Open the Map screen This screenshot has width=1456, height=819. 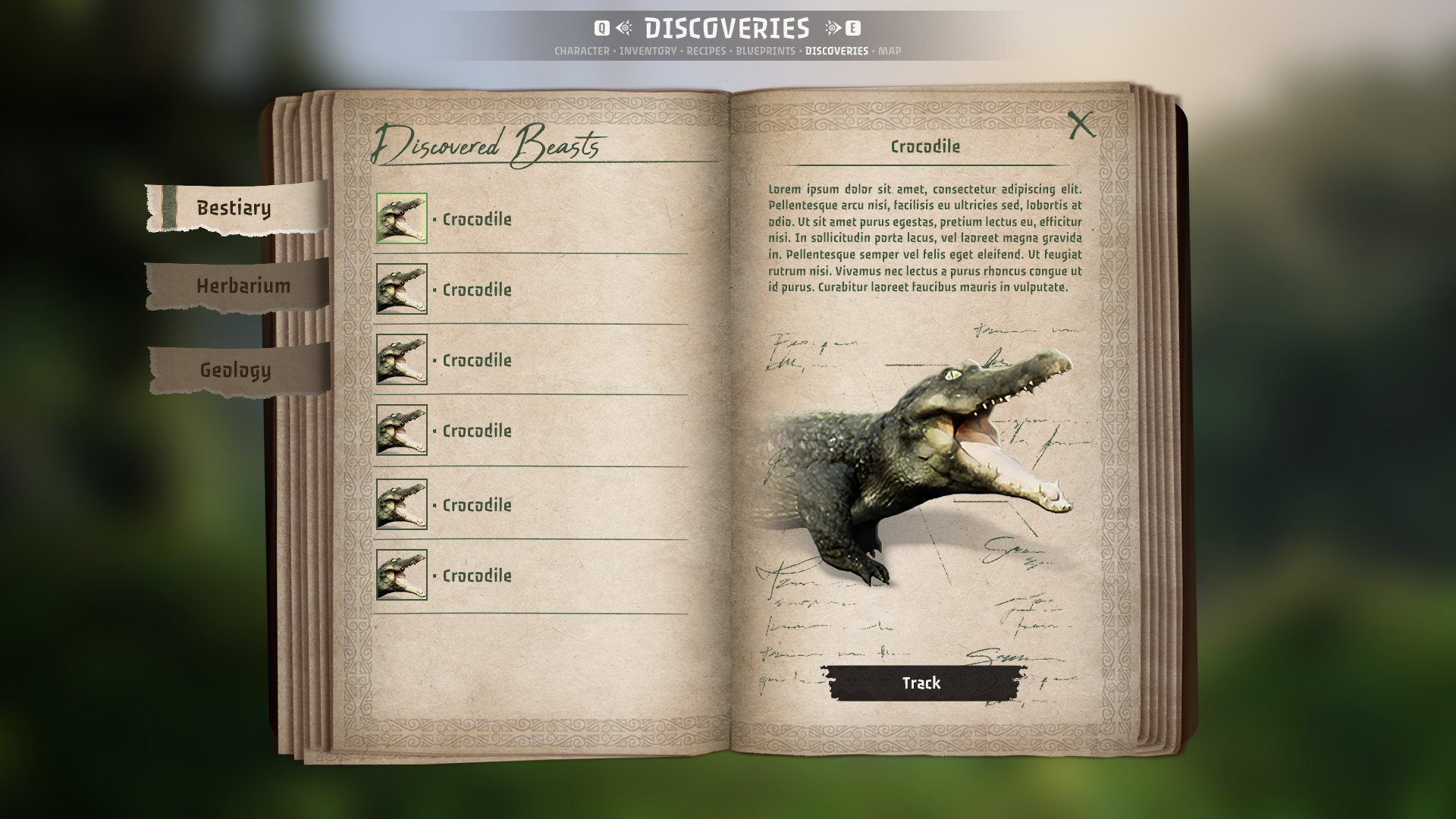coord(890,51)
